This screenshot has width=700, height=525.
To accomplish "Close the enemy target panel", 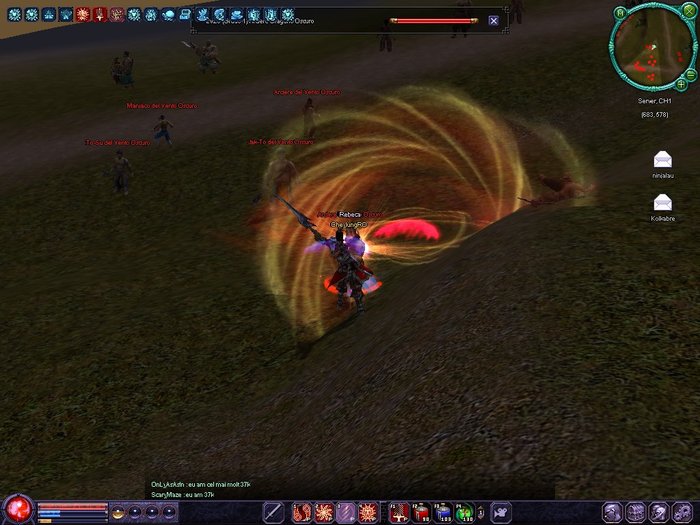I will 493,20.
